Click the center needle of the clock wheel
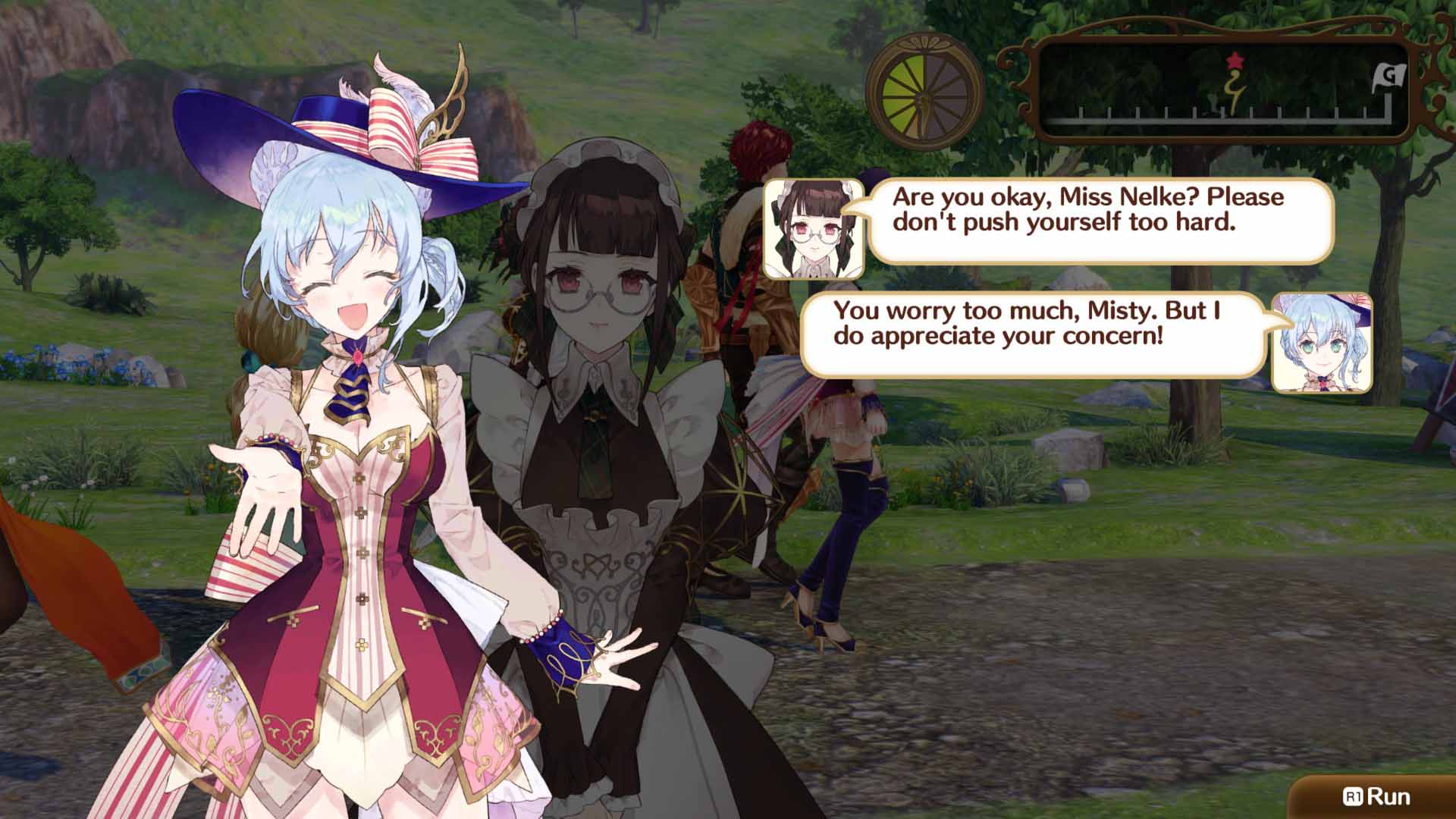This screenshot has width=1456, height=819. point(924,99)
